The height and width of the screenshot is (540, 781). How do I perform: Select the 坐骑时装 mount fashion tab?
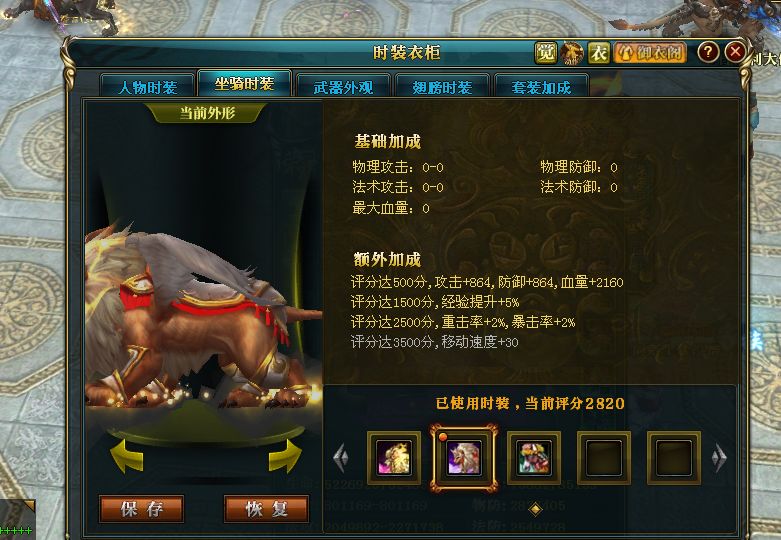tap(244, 84)
